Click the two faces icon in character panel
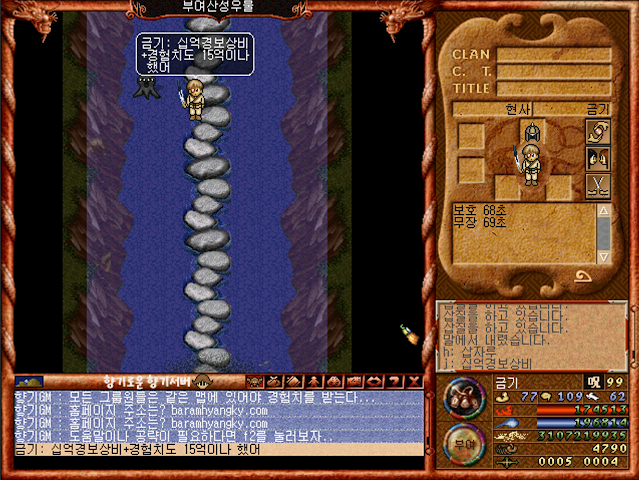Image resolution: width=639 pixels, height=480 pixels. (x=598, y=159)
